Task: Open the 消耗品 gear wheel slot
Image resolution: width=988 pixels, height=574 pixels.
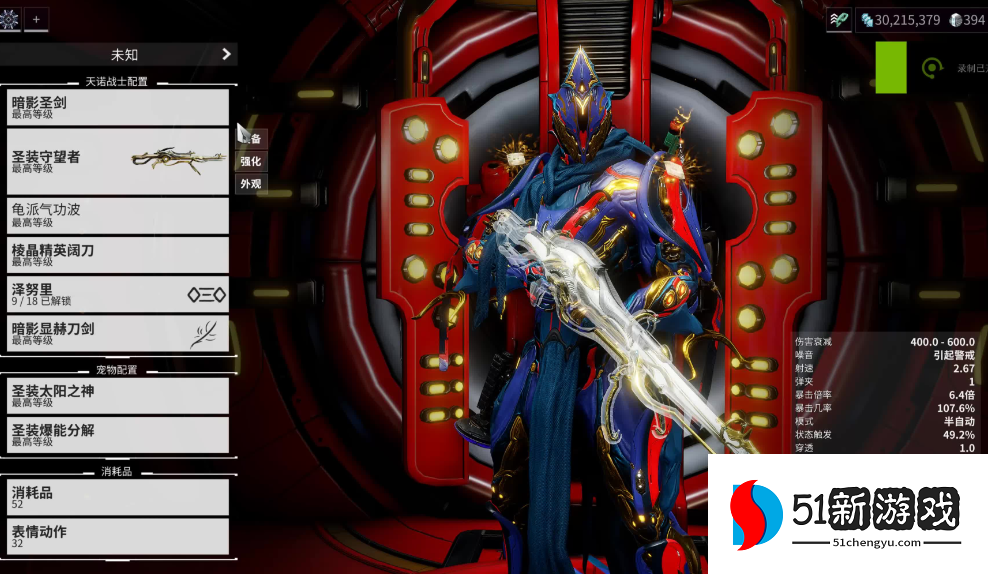Action: click(118, 497)
